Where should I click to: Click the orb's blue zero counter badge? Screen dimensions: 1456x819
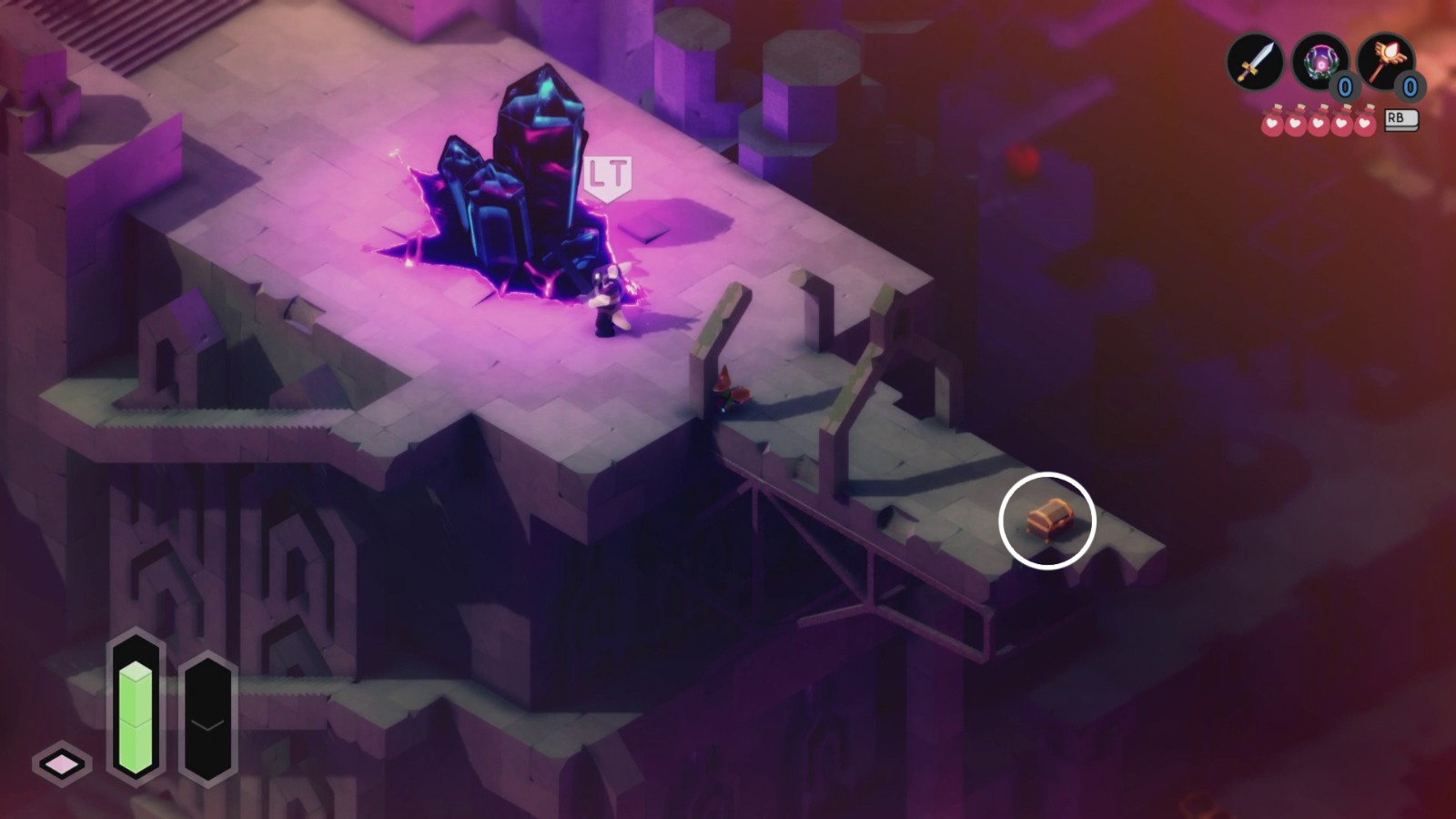1345,85
